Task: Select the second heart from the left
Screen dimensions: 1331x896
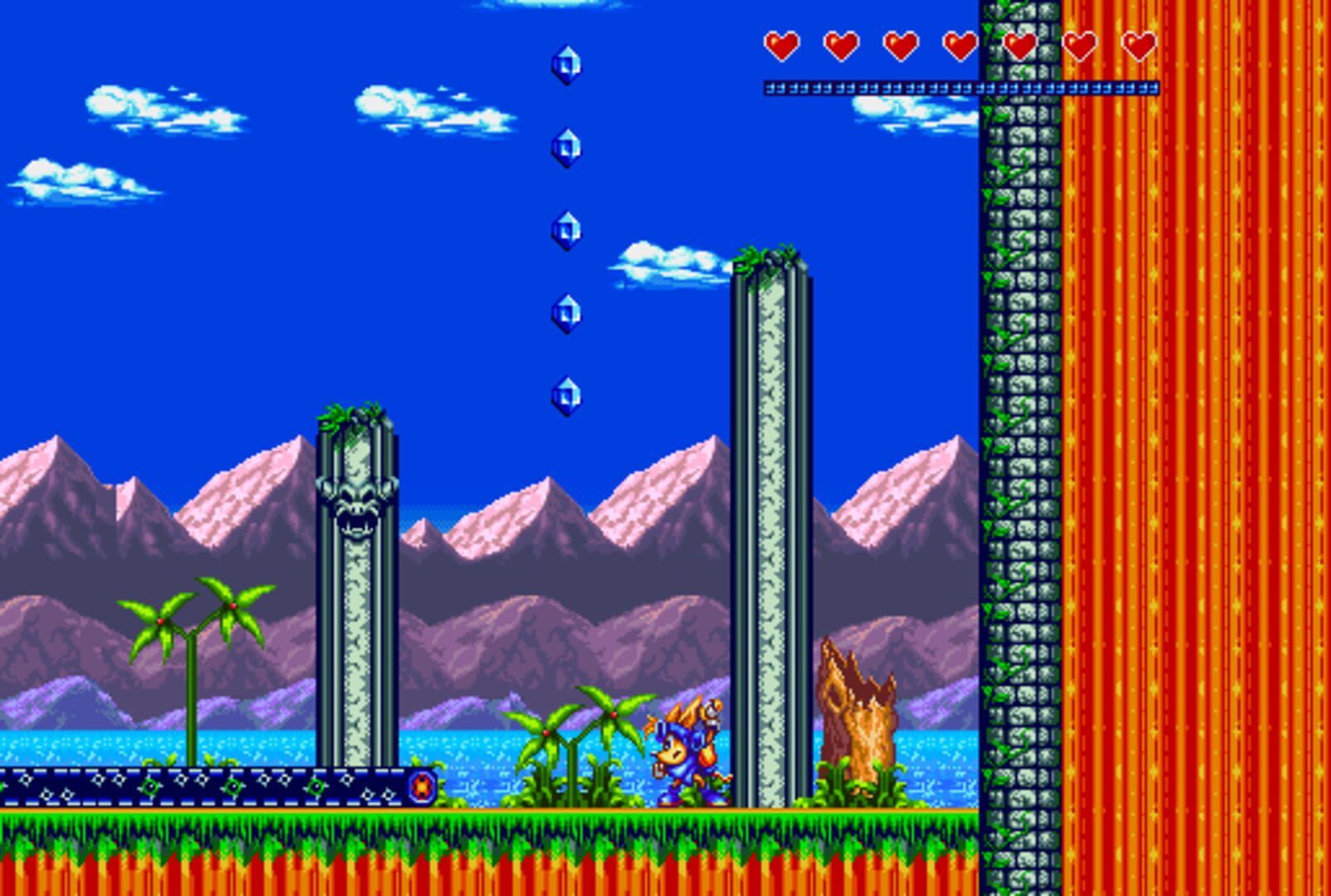Action: point(841,47)
